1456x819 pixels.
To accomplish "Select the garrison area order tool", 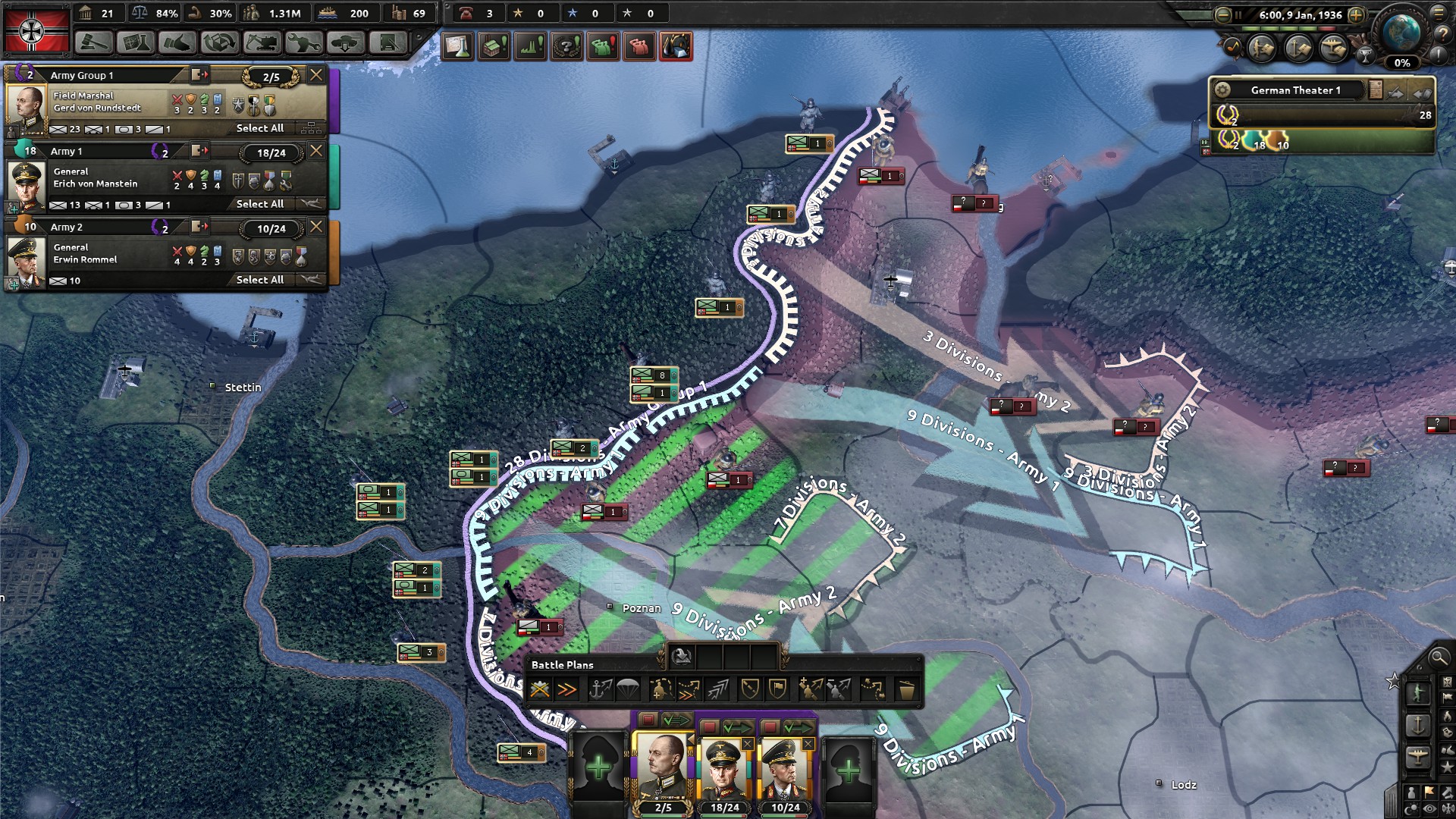I will click(x=777, y=688).
